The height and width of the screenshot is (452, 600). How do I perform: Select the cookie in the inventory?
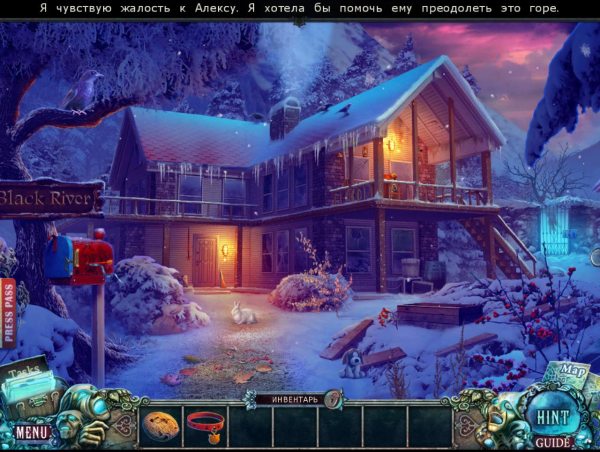[x=162, y=423]
